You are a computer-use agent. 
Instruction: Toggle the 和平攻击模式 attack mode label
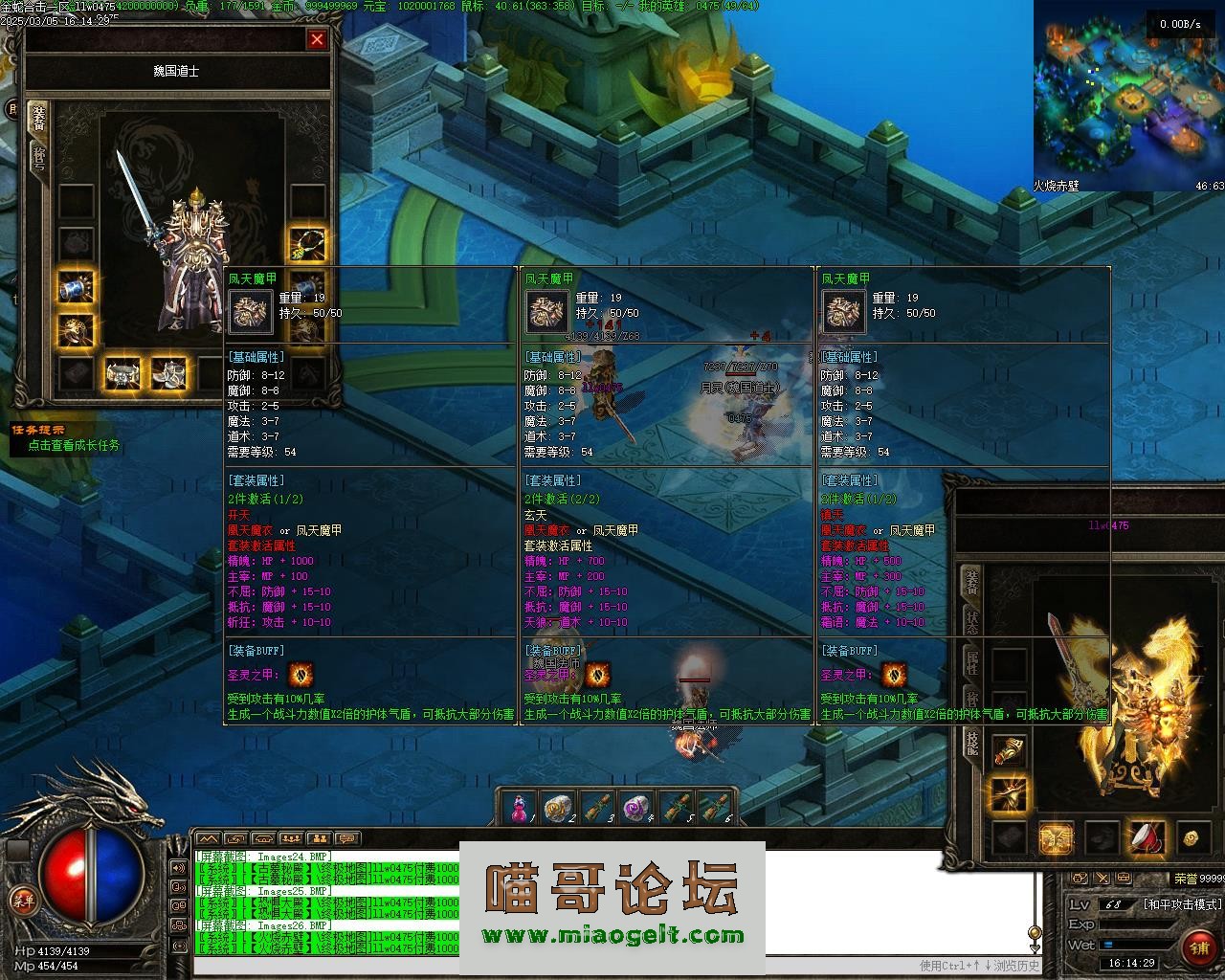(x=1182, y=904)
